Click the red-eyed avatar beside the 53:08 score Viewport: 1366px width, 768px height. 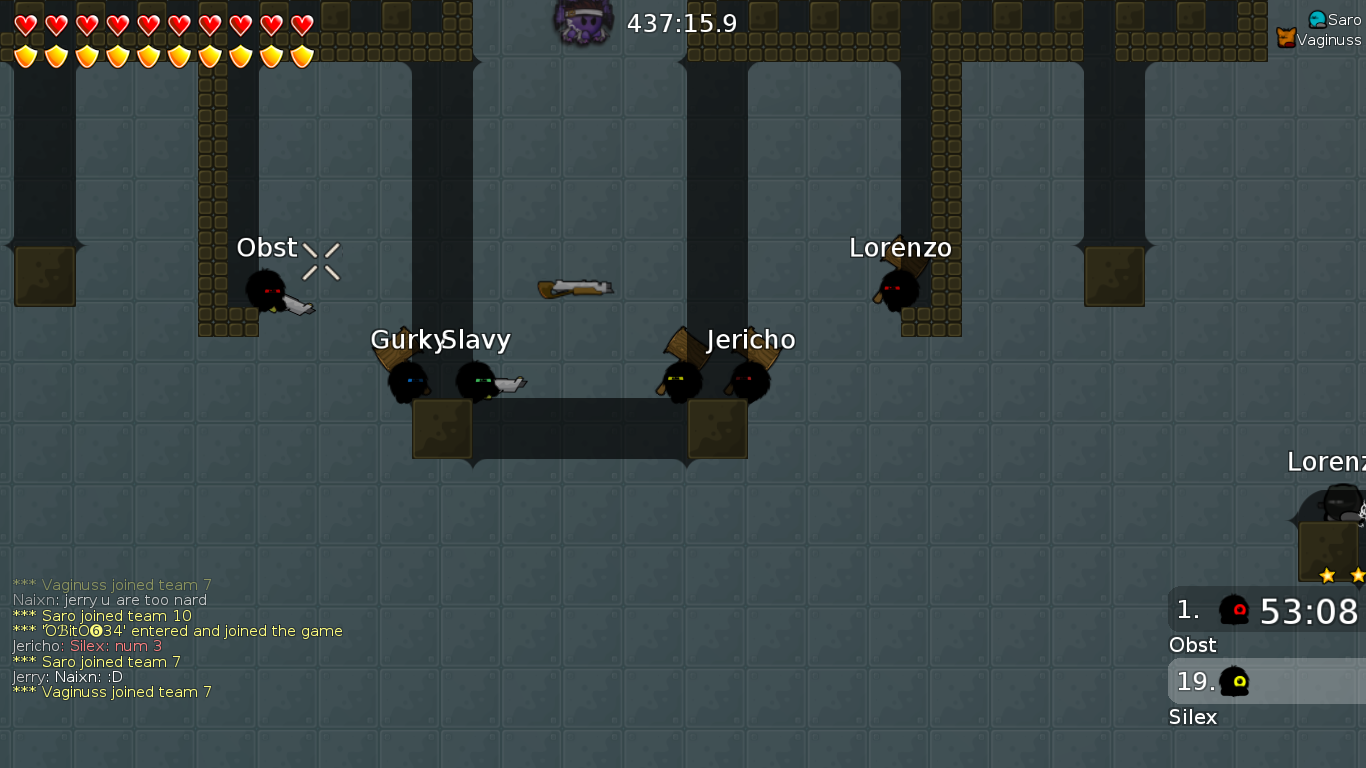(x=1234, y=611)
